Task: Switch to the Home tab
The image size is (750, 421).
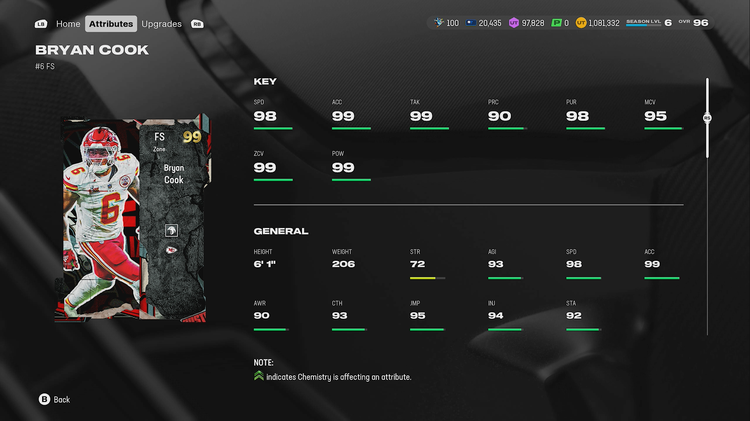Action: [x=68, y=23]
